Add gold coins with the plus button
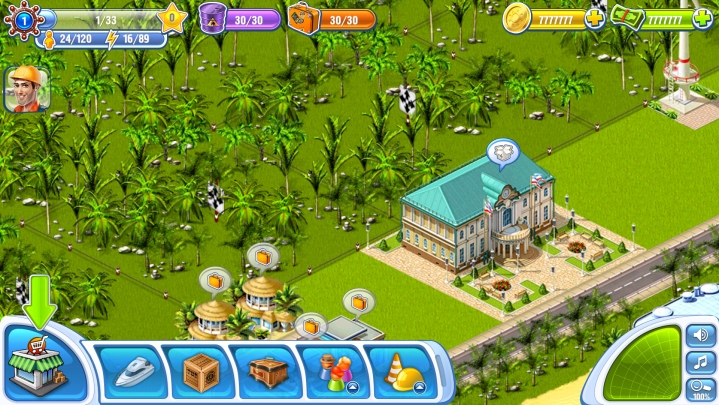 click(x=595, y=18)
